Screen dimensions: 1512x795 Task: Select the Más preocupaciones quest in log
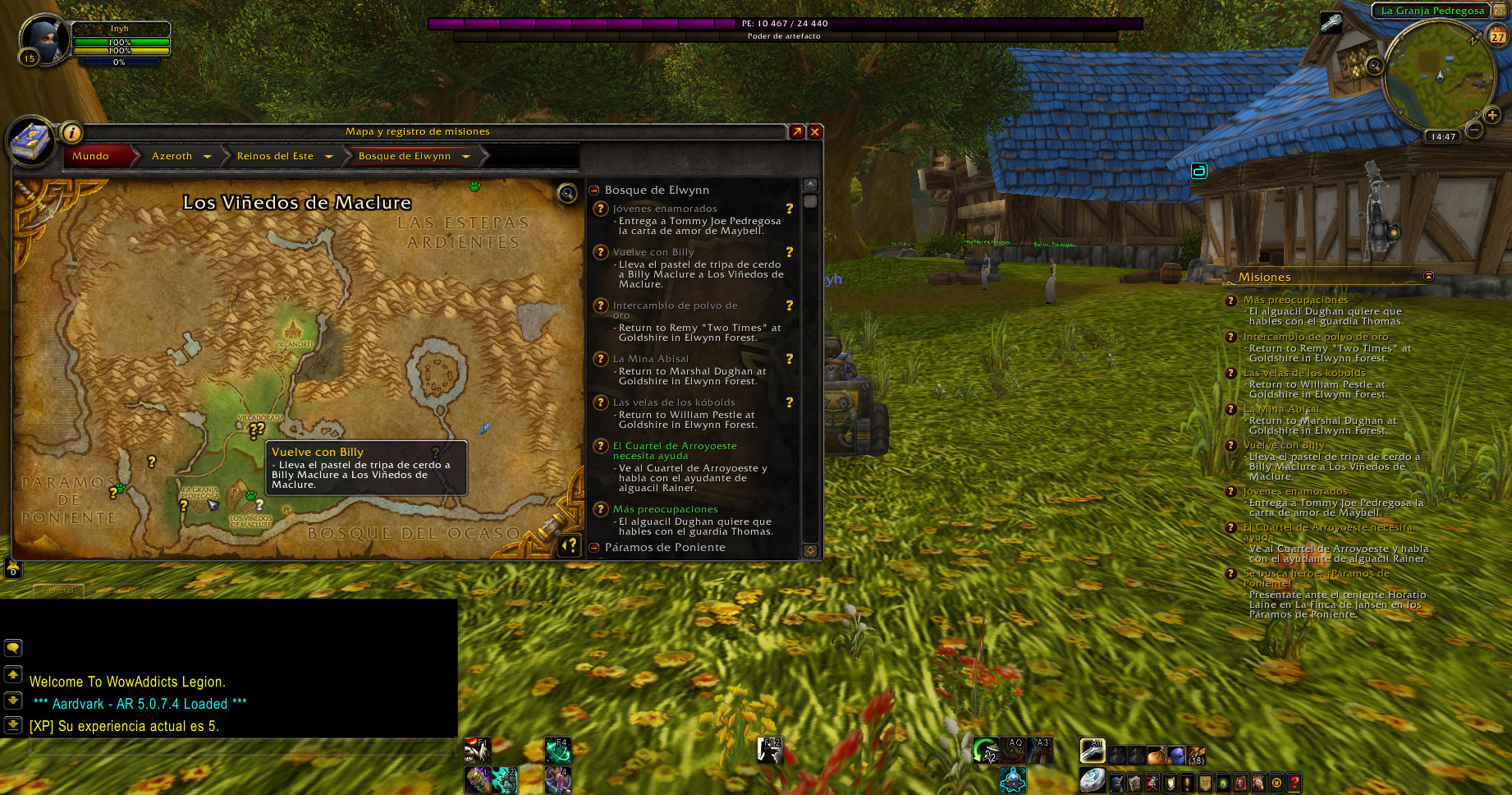point(665,509)
